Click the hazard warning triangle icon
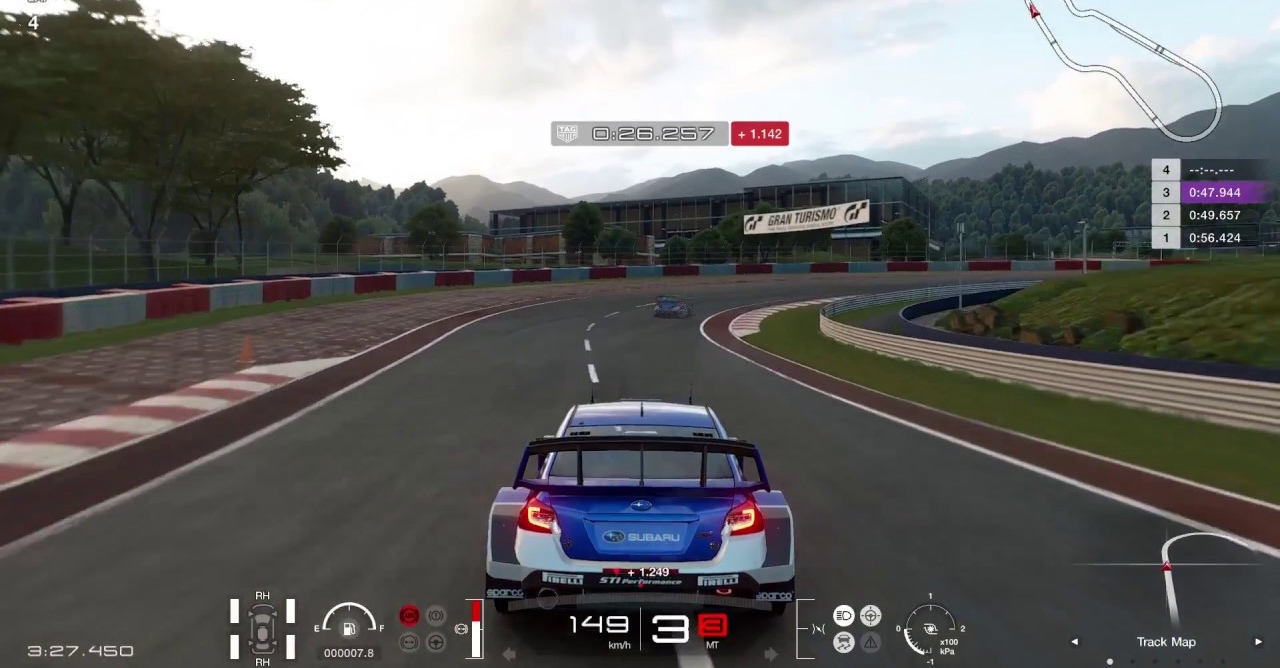This screenshot has height=668, width=1280. (871, 642)
